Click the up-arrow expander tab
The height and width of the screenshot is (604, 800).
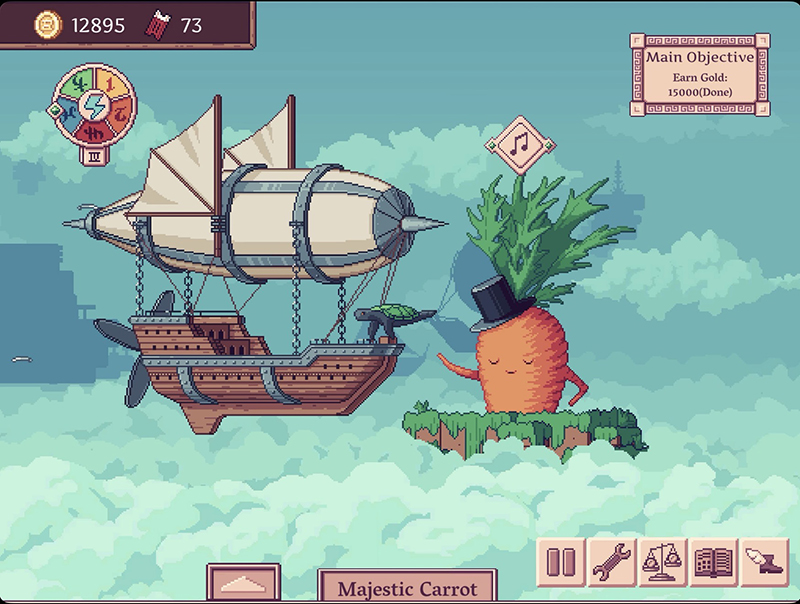point(243,585)
